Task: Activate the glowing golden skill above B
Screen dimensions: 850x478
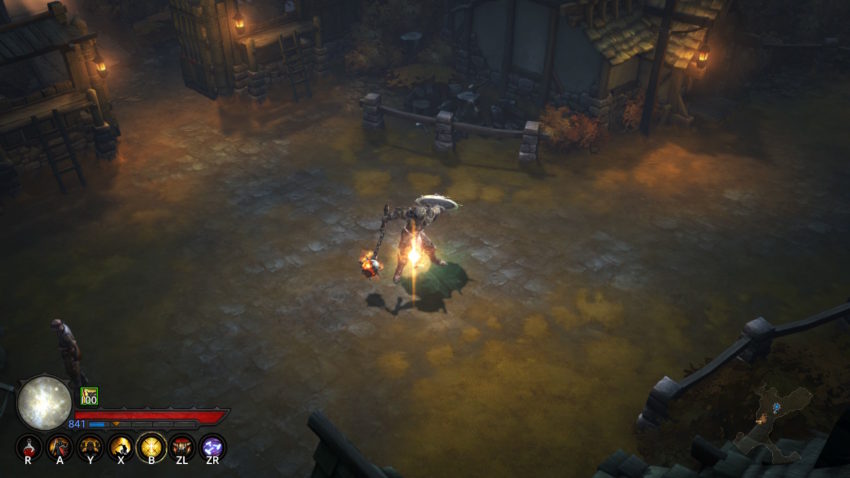Action: coord(151,446)
